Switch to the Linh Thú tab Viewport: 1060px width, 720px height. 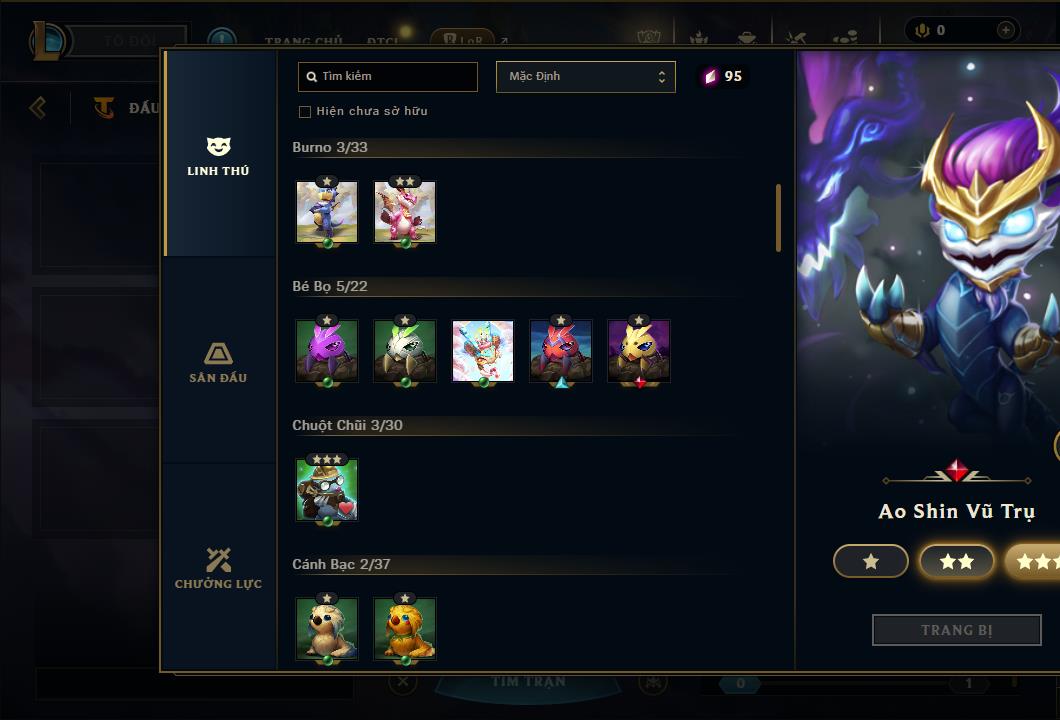tap(218, 156)
